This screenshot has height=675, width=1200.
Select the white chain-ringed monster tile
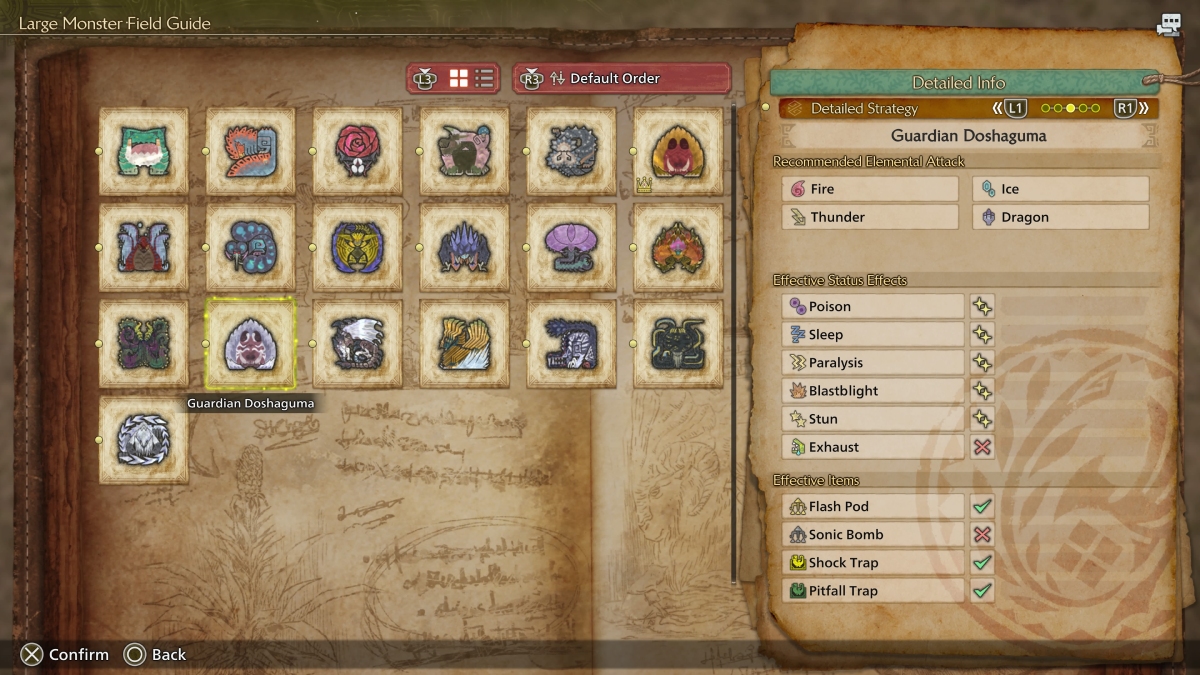coord(143,439)
